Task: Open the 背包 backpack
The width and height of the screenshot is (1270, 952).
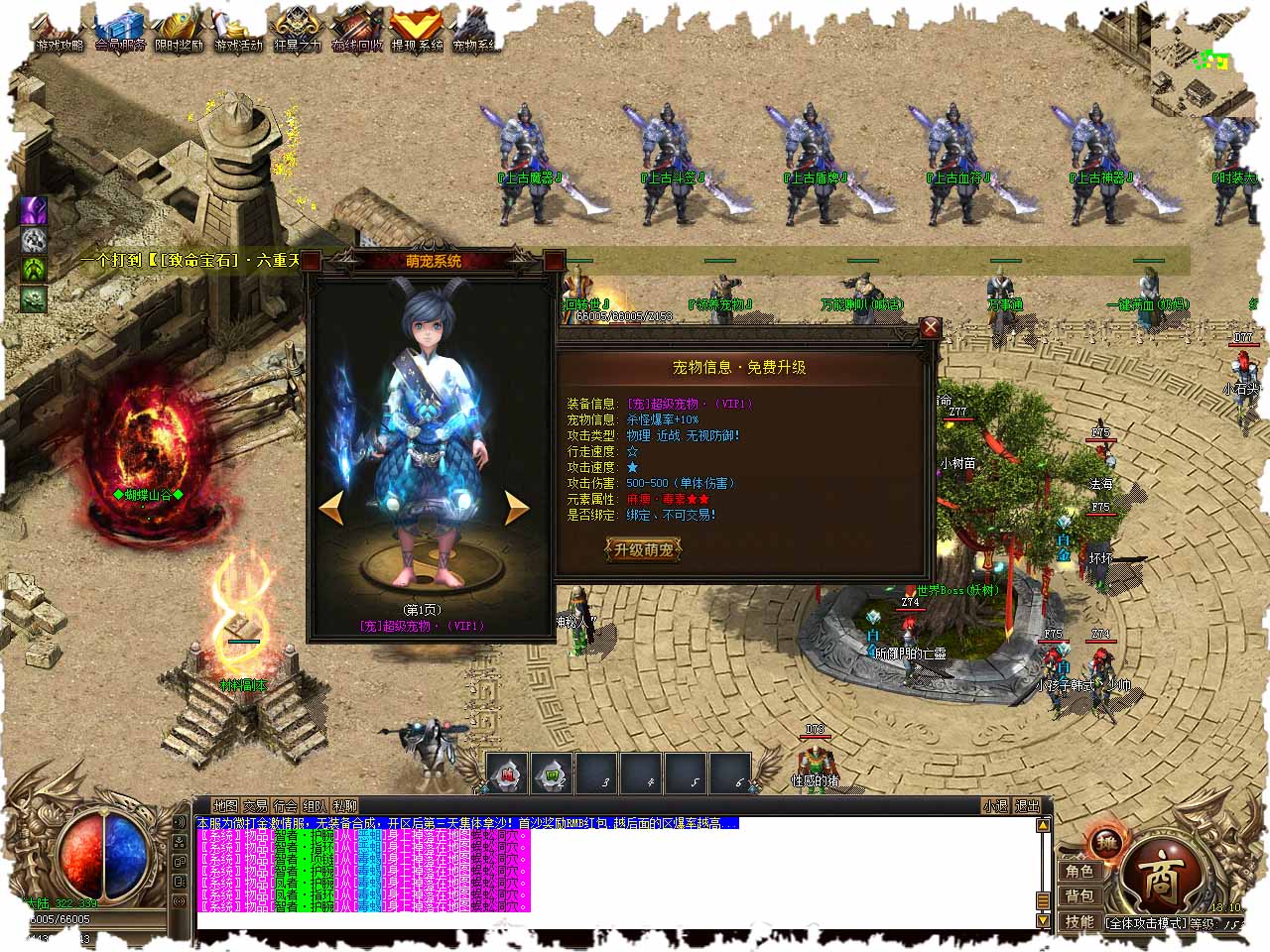Action: coord(1079,896)
